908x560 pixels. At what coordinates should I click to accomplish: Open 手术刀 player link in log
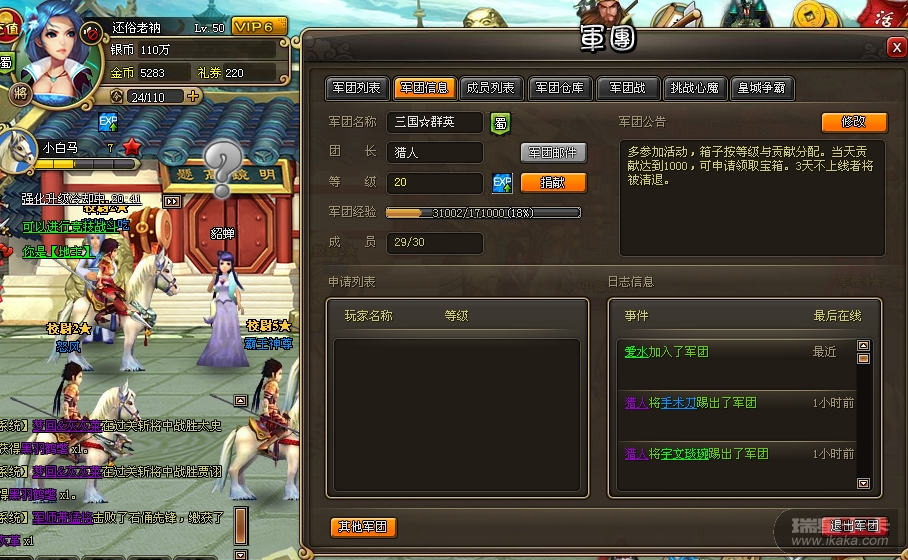(x=680, y=403)
